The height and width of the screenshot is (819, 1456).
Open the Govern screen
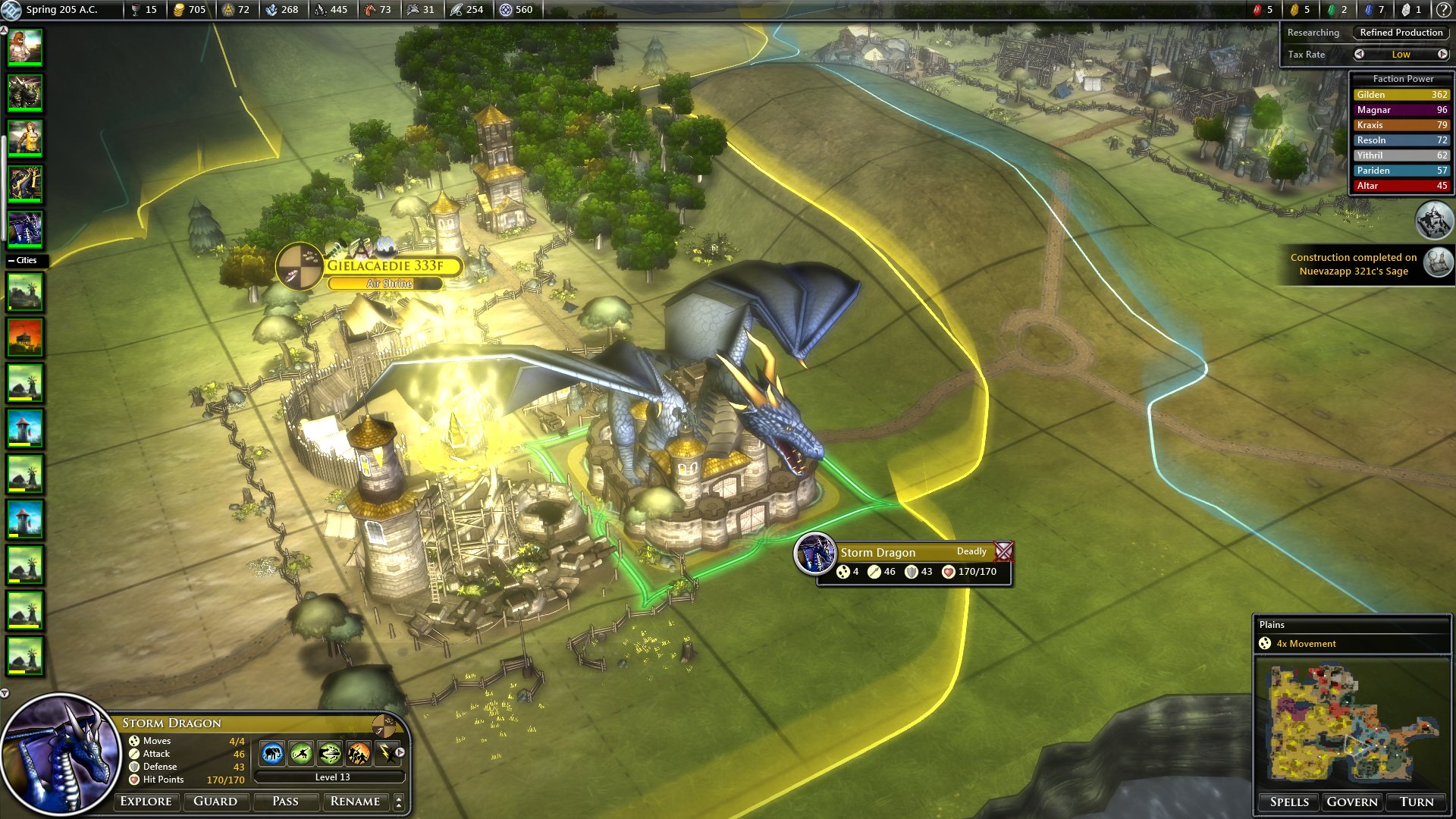click(1352, 802)
